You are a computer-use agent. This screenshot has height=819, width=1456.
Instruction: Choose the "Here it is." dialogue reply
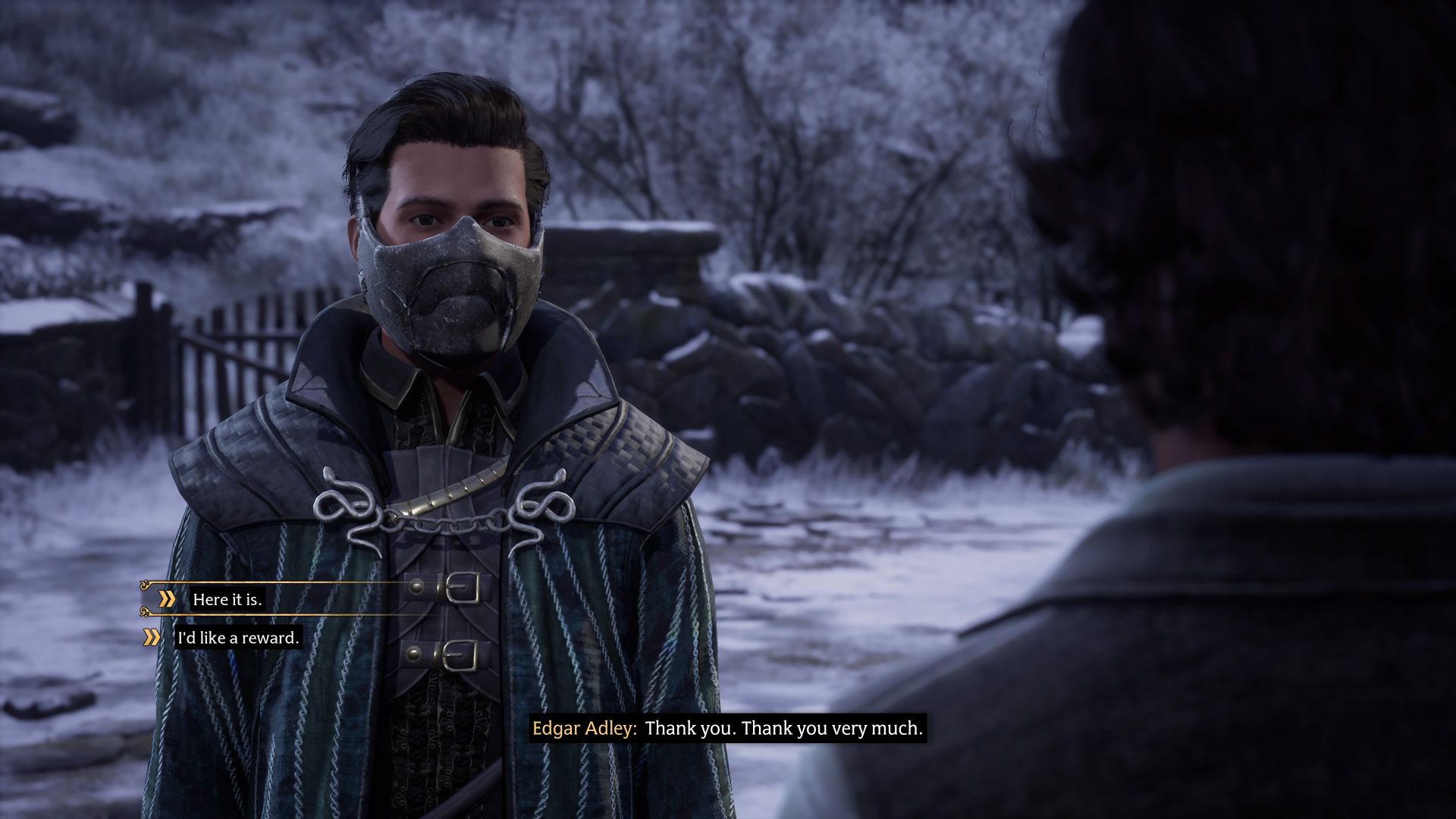coord(227,599)
